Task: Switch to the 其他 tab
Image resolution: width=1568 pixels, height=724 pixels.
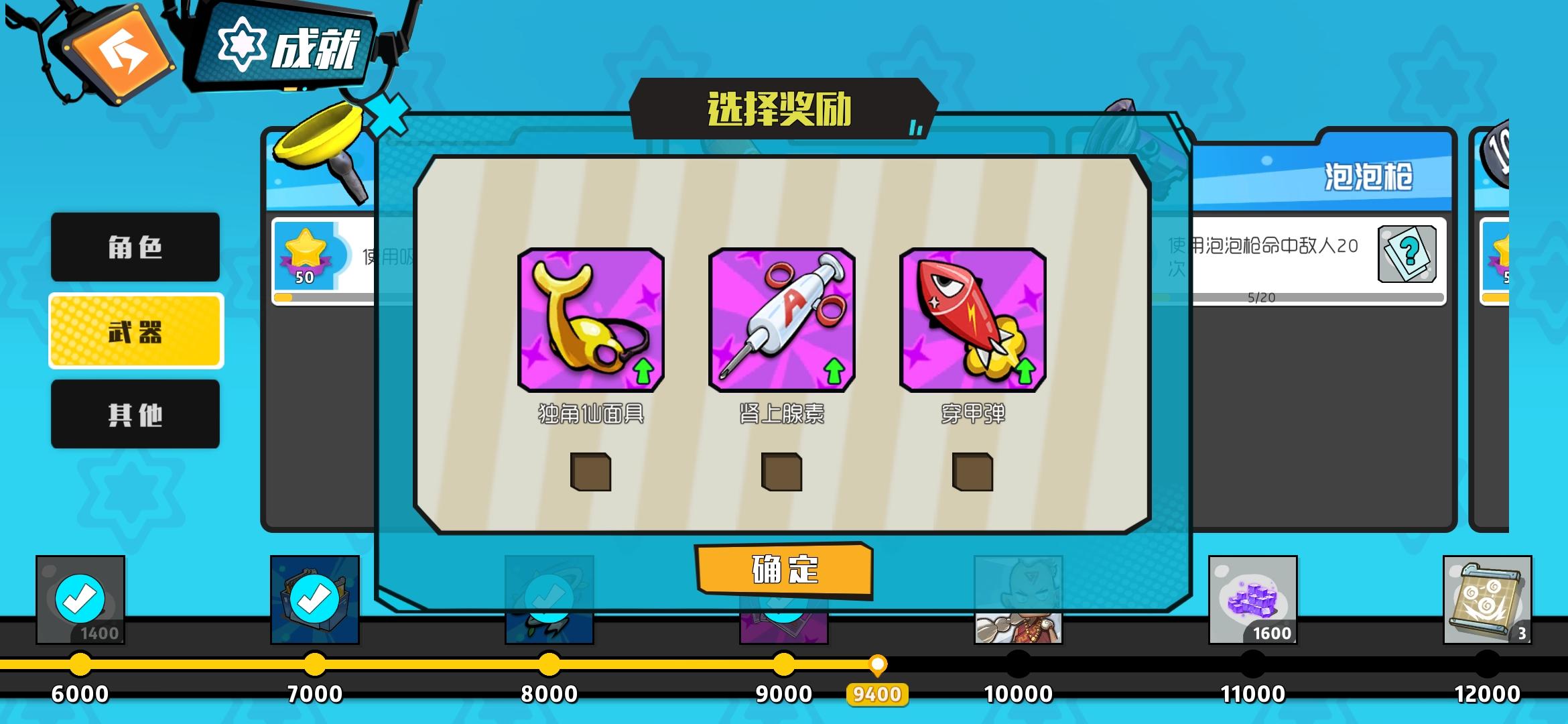Action: click(x=135, y=414)
